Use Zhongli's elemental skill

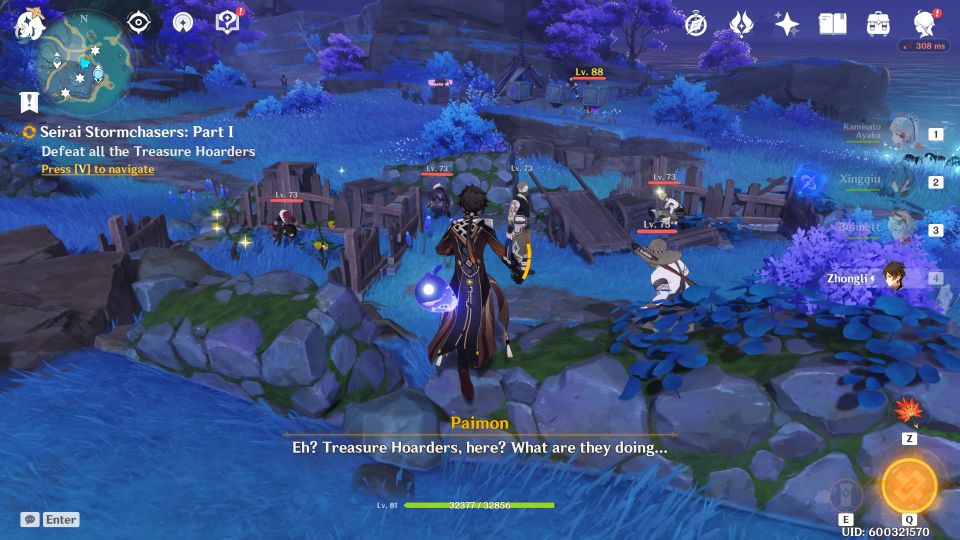[x=846, y=496]
